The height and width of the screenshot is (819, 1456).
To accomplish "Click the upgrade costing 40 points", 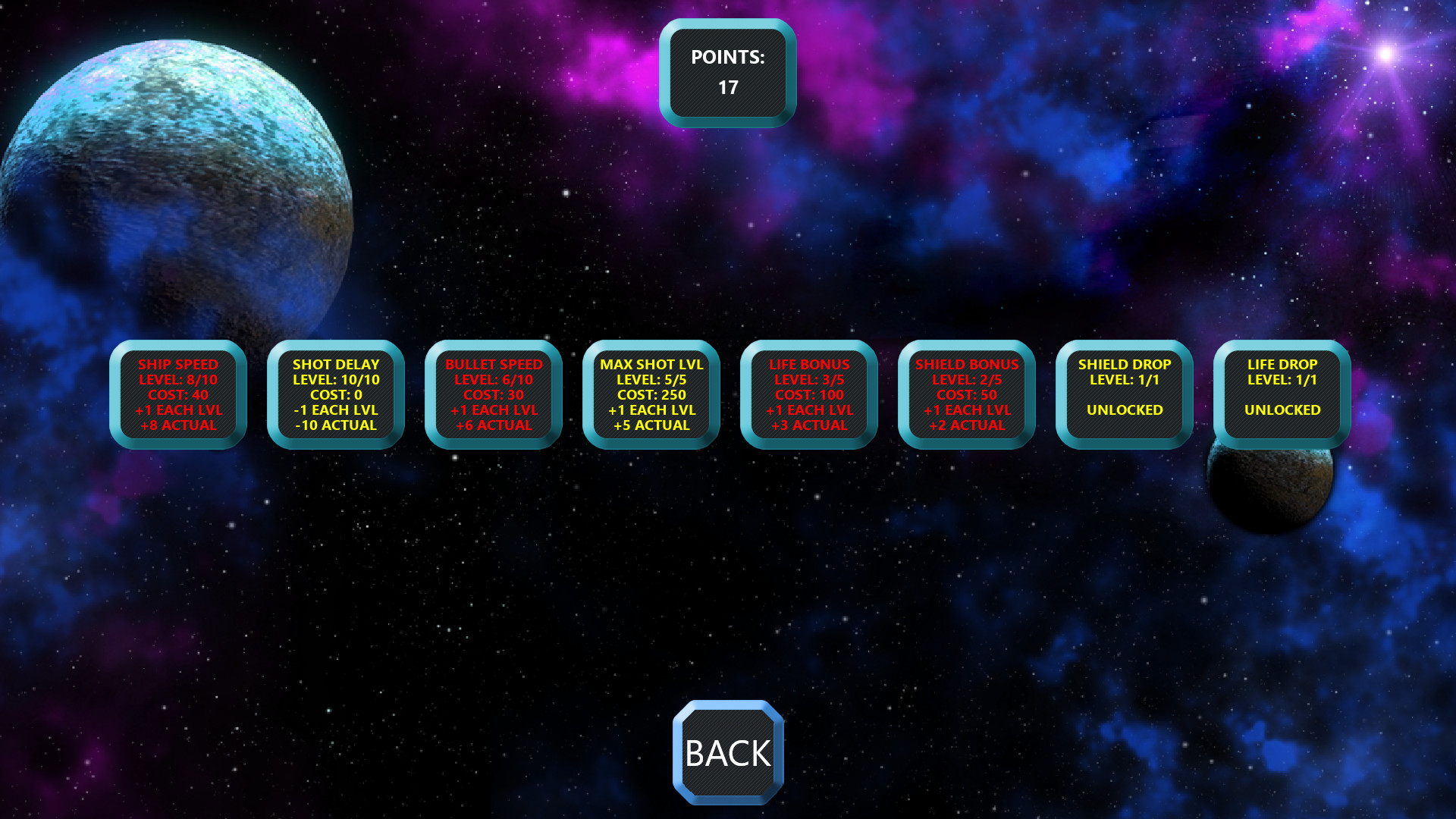I will (177, 394).
